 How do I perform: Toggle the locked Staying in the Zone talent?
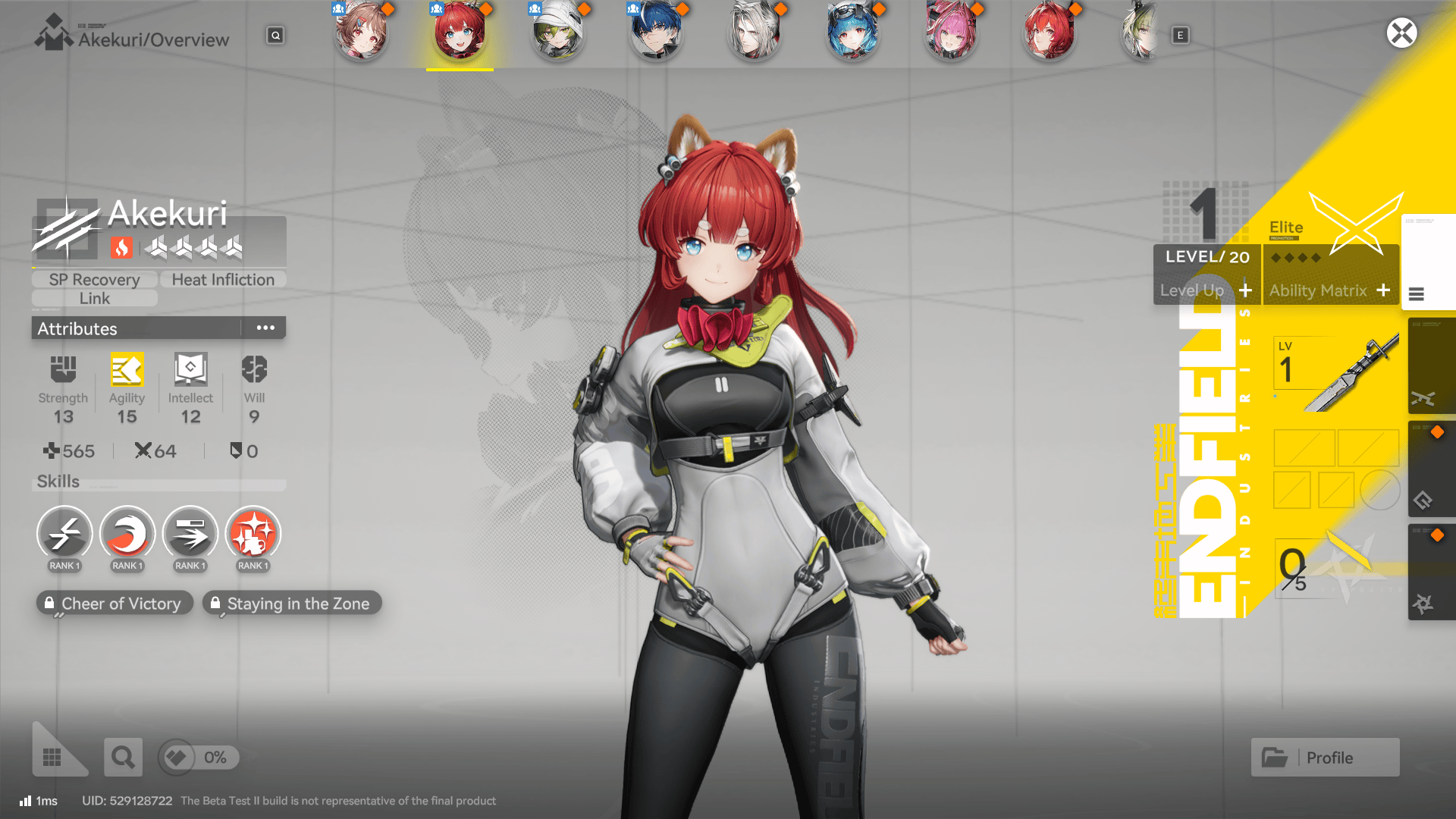coord(292,603)
